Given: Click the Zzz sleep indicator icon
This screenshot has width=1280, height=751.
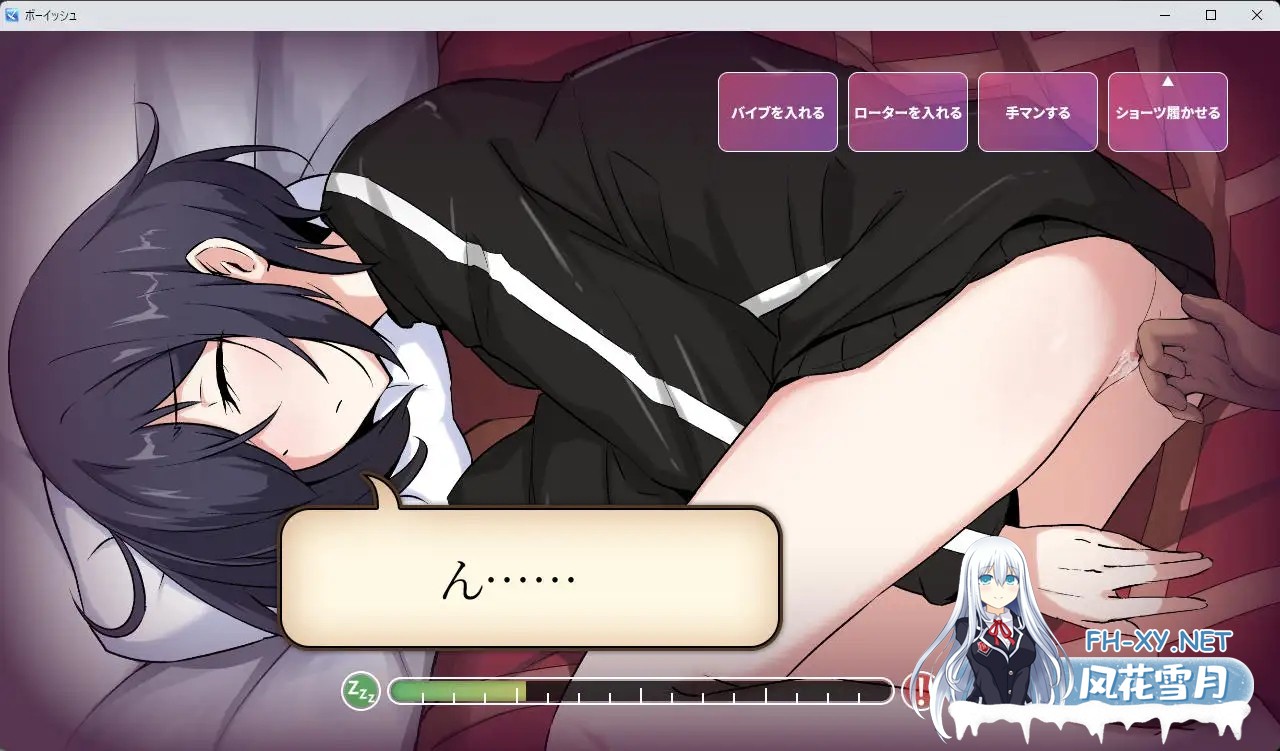Looking at the screenshot, I should pos(361,691).
